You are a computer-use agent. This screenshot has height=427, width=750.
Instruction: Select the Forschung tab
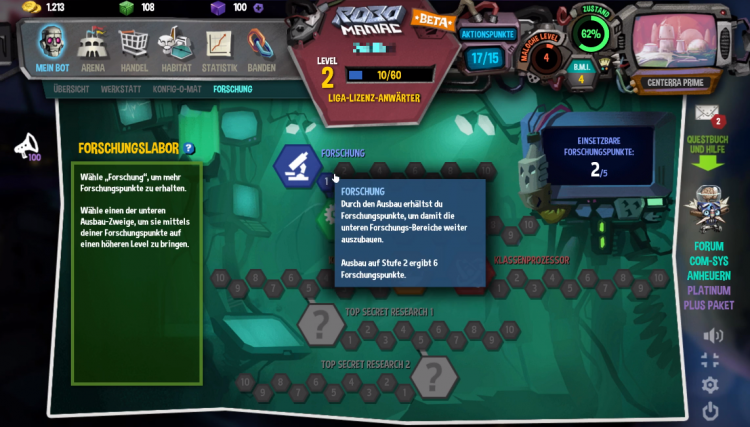tap(233, 89)
